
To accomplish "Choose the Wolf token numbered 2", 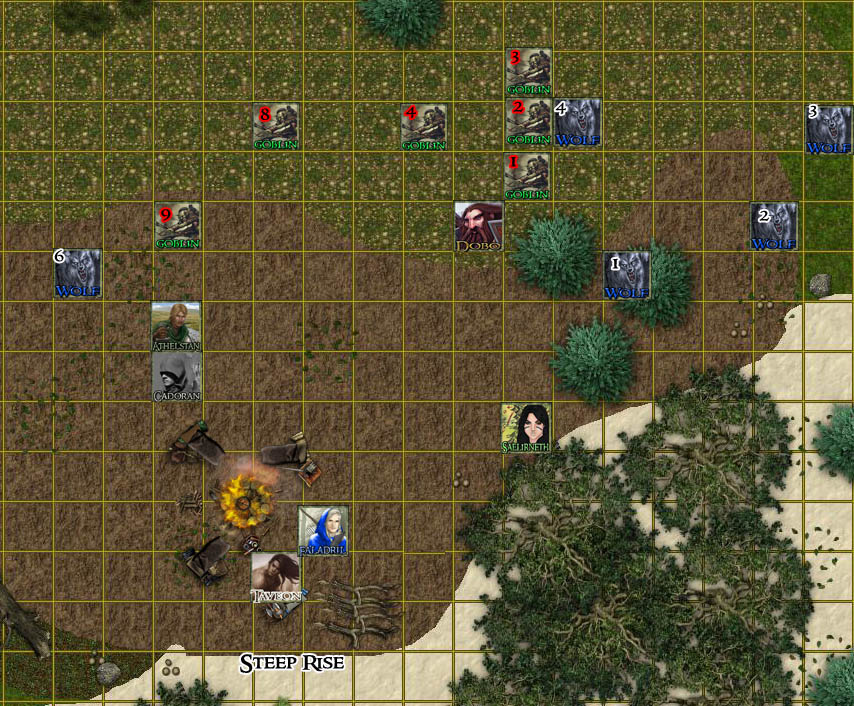I will pos(774,226).
